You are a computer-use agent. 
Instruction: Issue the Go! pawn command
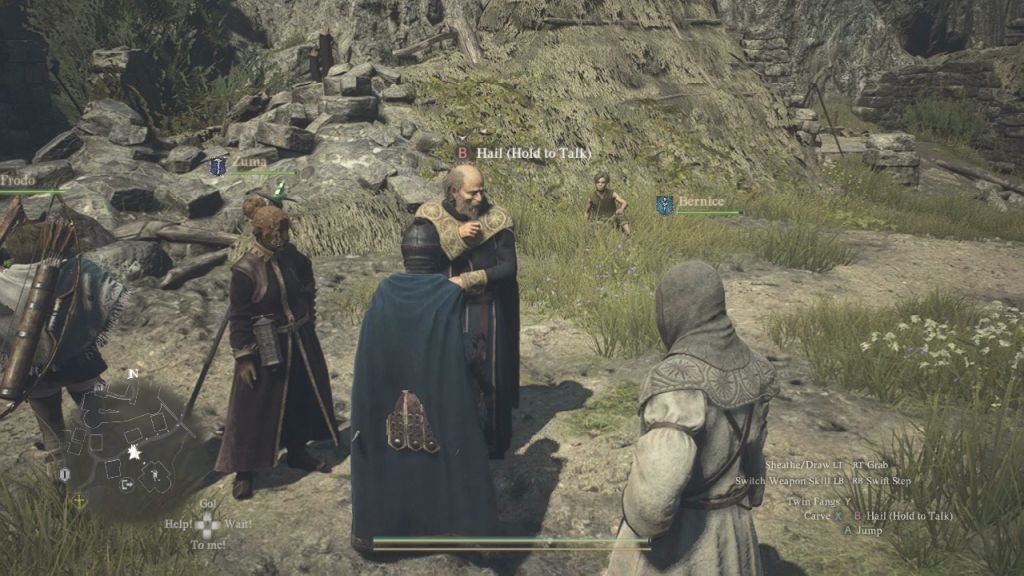coord(207,503)
